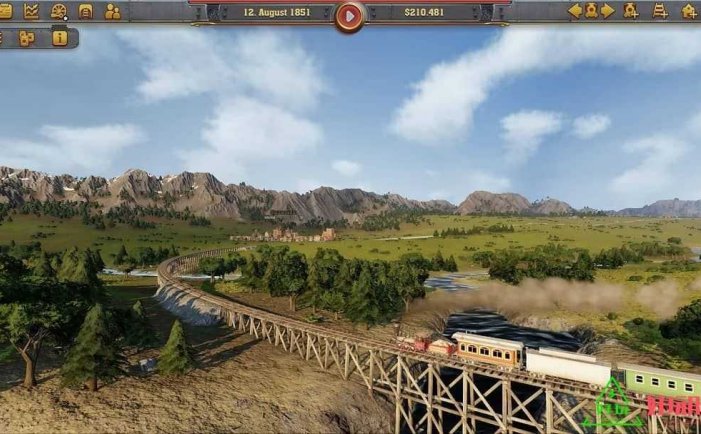Select the next train with right arrow
The height and width of the screenshot is (434, 701).
(607, 11)
